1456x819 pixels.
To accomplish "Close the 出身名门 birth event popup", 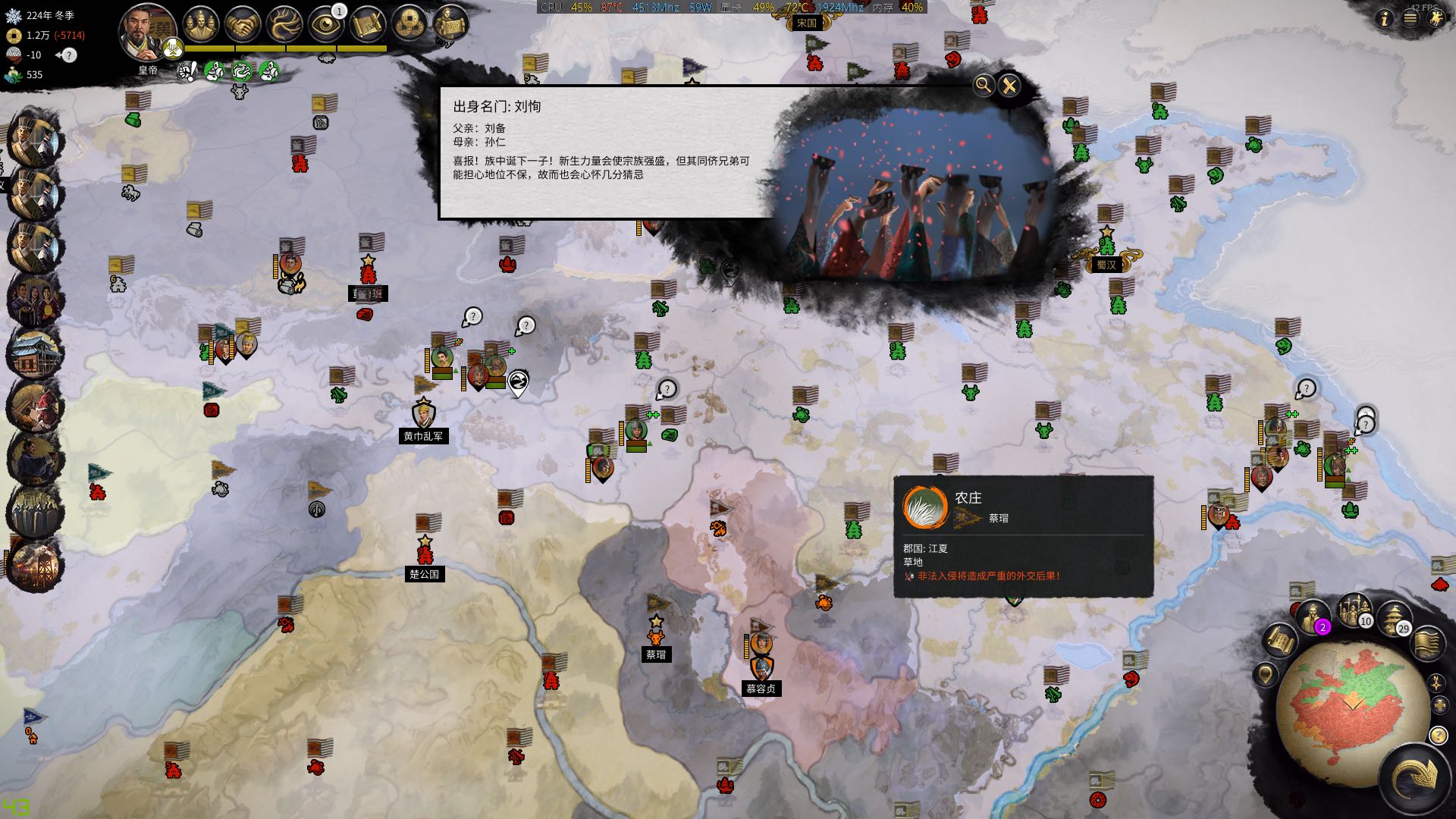I will click(x=1009, y=86).
